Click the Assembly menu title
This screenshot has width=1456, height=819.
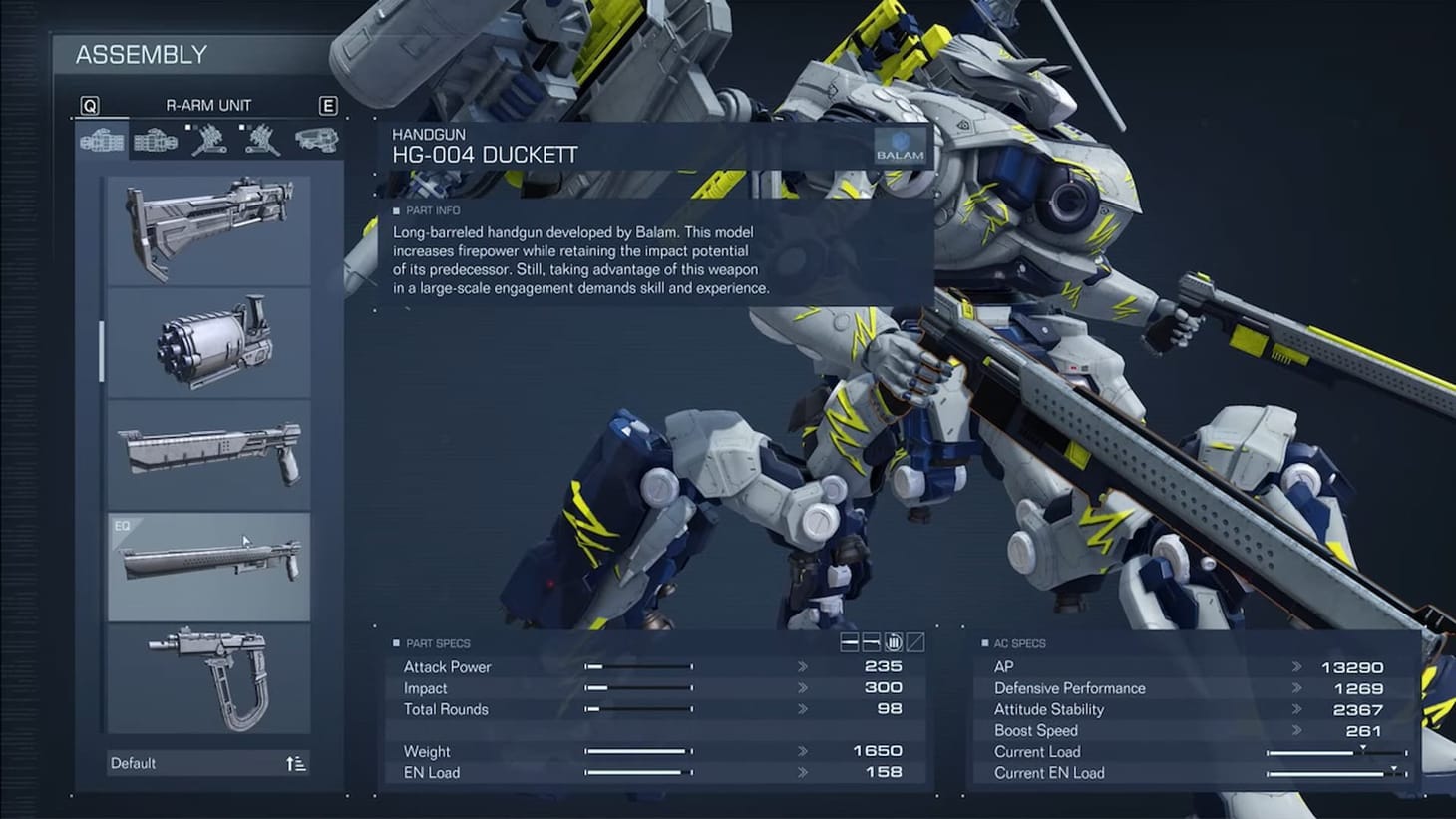coord(143,55)
